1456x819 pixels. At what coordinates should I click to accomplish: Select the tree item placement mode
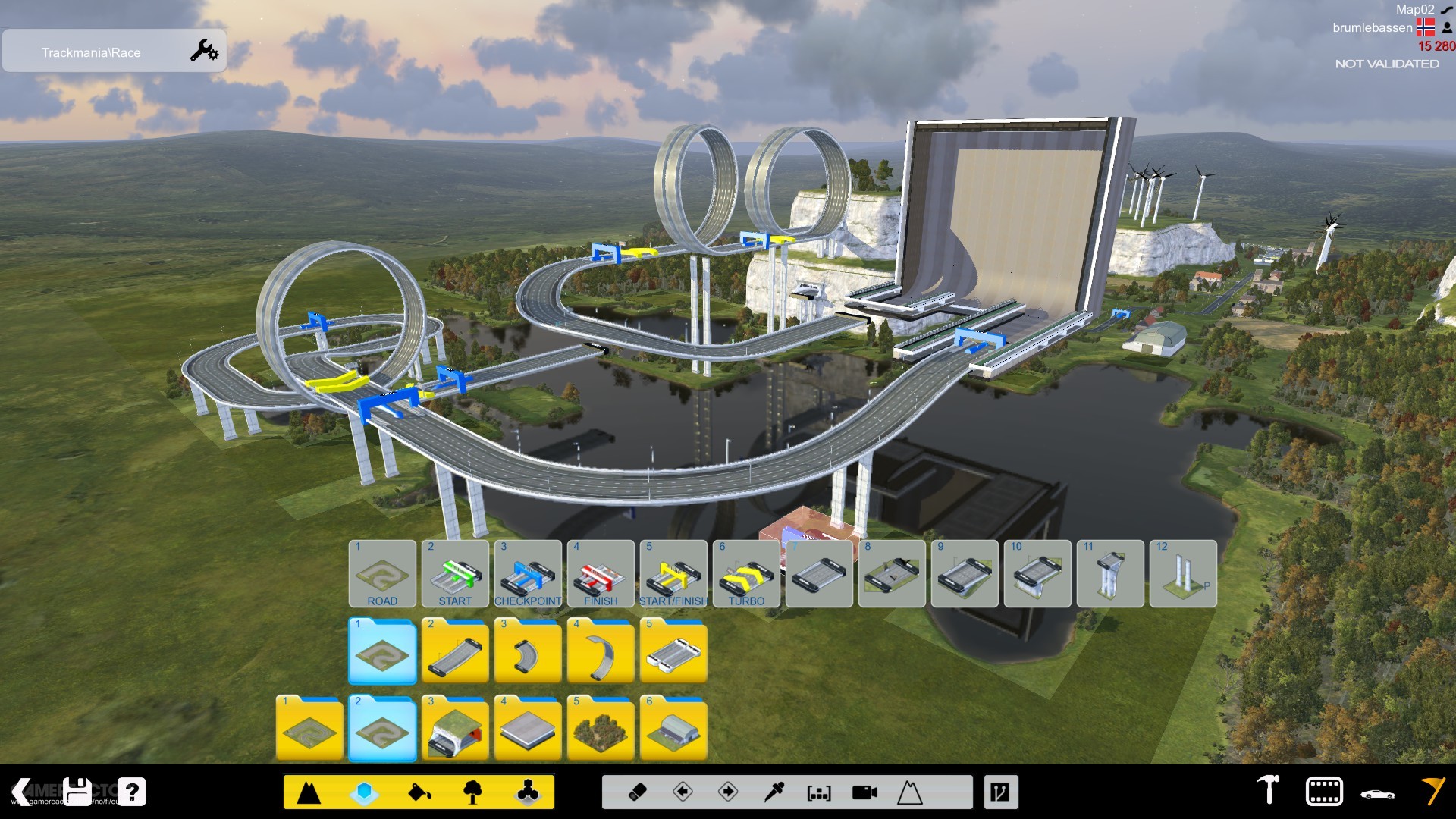473,792
